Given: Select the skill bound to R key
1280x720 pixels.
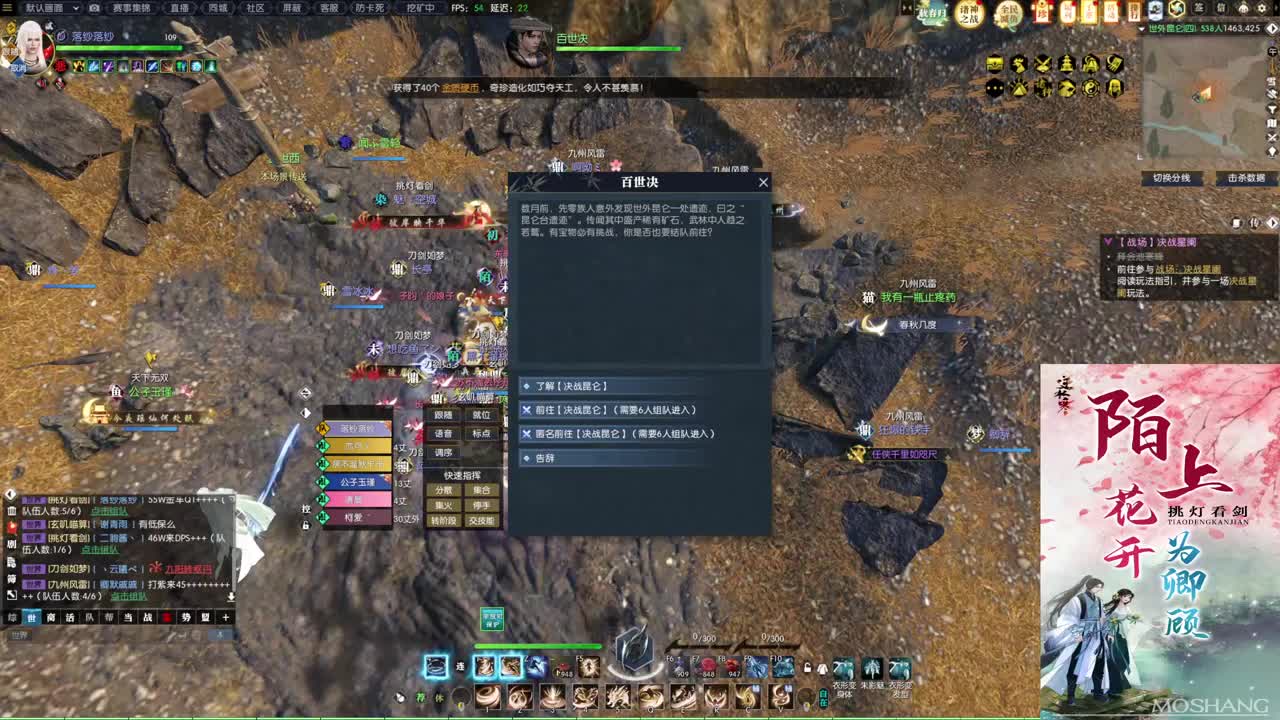Looking at the screenshot, I should coord(714,695).
